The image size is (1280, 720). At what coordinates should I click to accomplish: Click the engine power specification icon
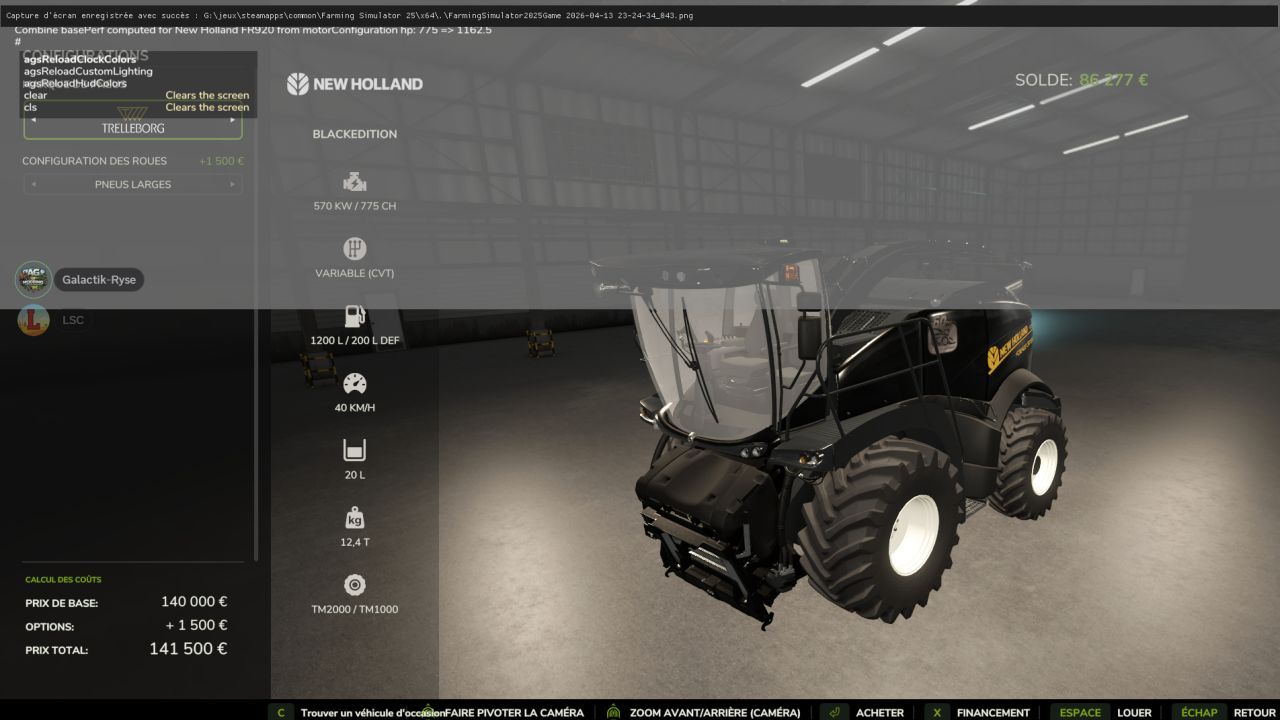click(x=354, y=182)
